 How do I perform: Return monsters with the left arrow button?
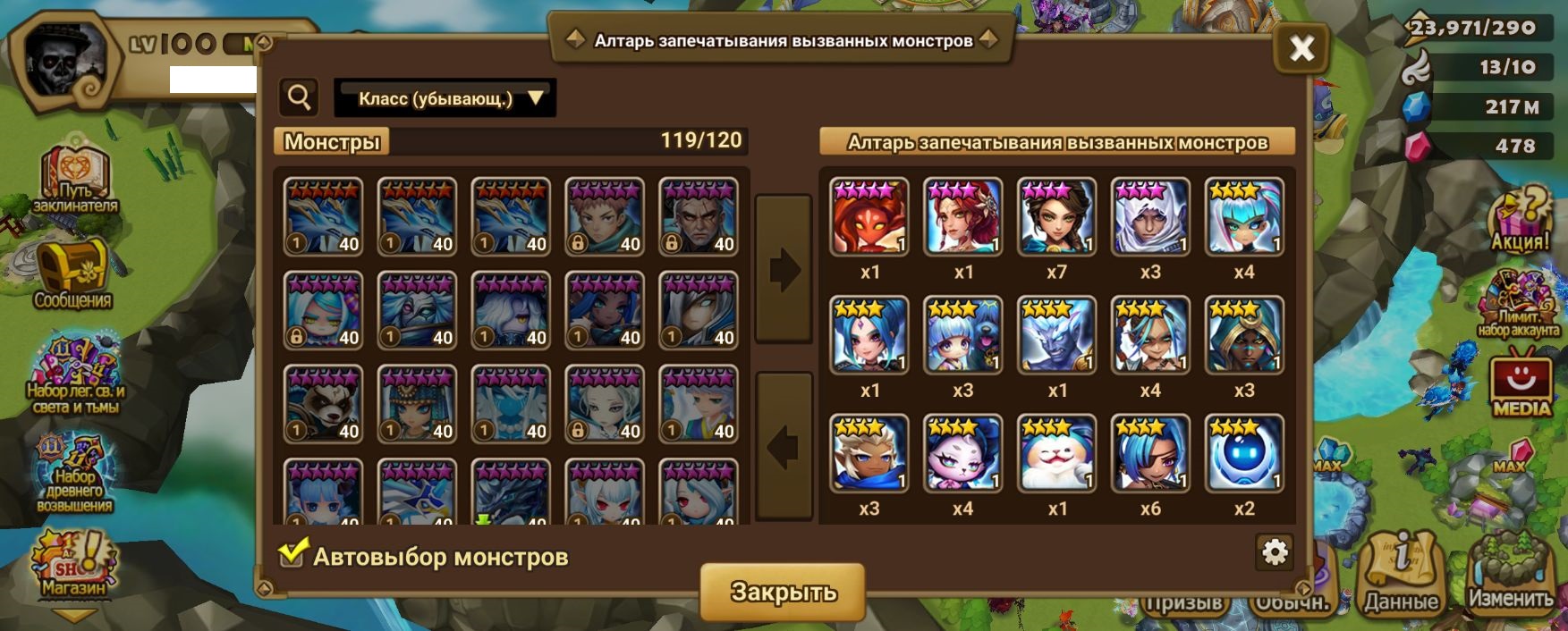tap(784, 446)
